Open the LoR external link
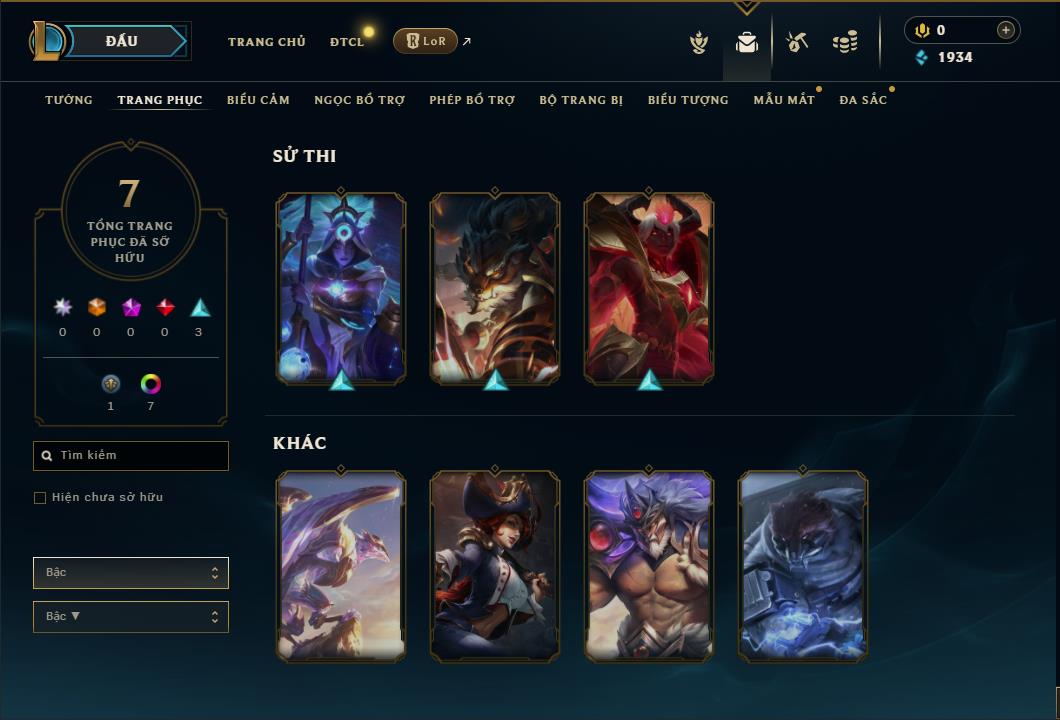 click(x=426, y=41)
